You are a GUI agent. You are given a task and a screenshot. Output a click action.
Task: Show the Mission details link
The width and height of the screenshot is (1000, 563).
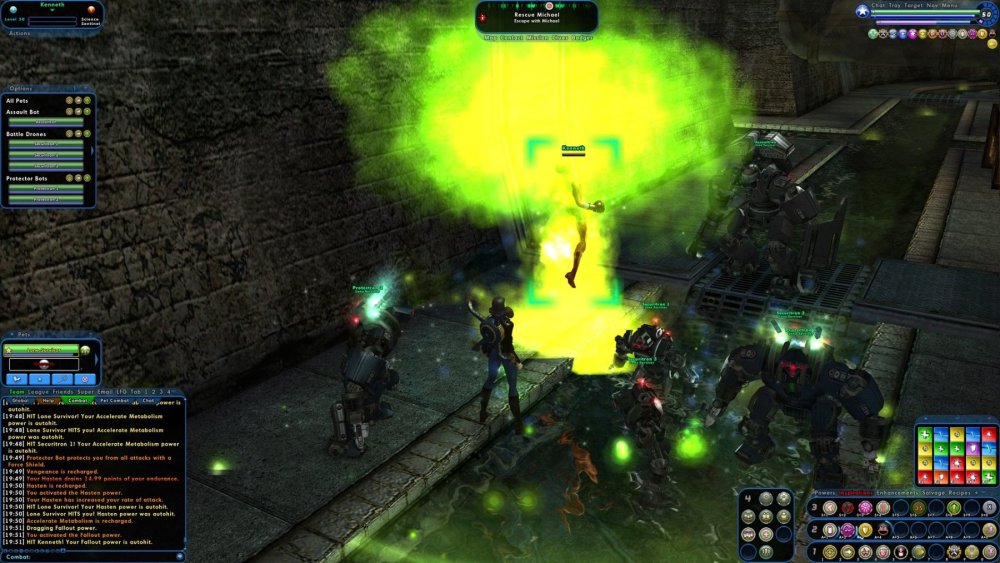540,37
